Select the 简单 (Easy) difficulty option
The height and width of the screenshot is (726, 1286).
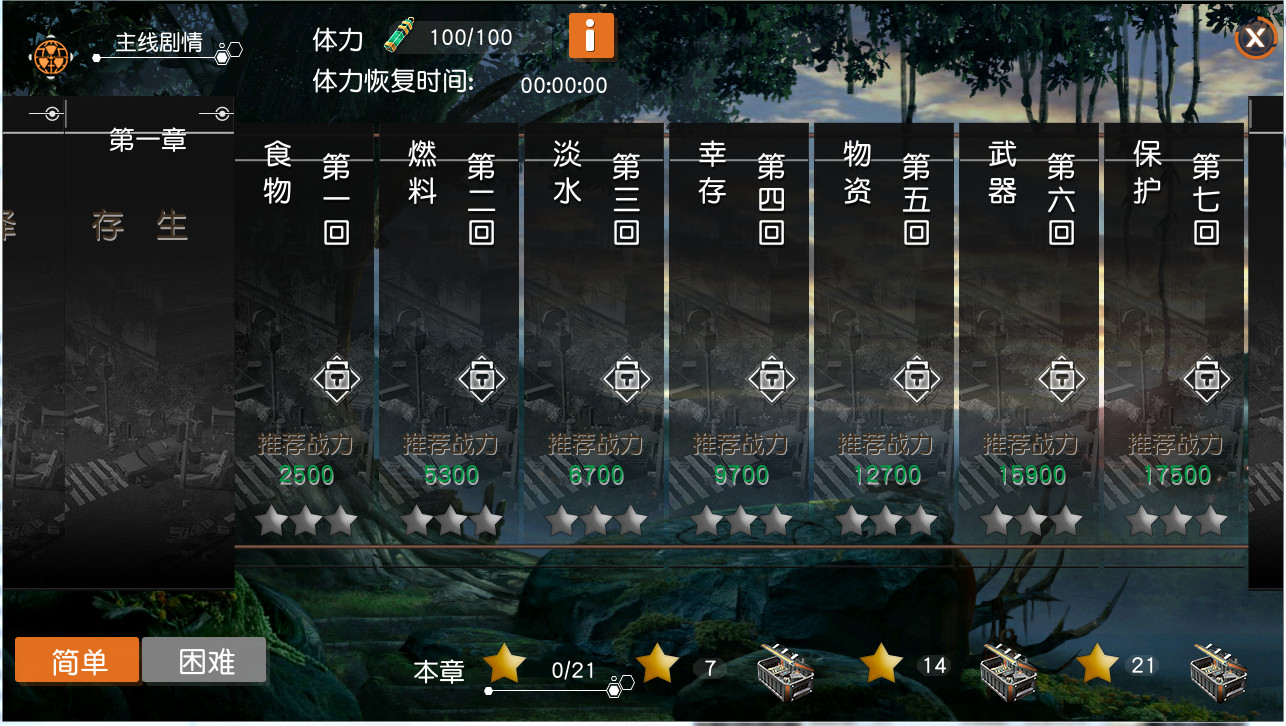click(76, 660)
